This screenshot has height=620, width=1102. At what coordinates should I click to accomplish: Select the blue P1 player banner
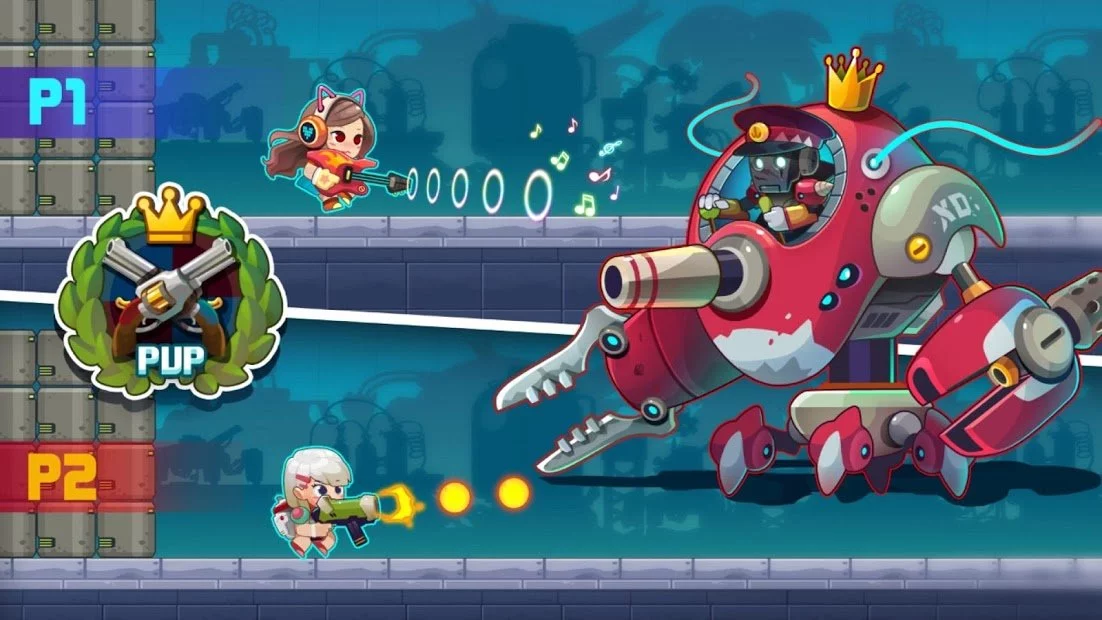coord(64,102)
